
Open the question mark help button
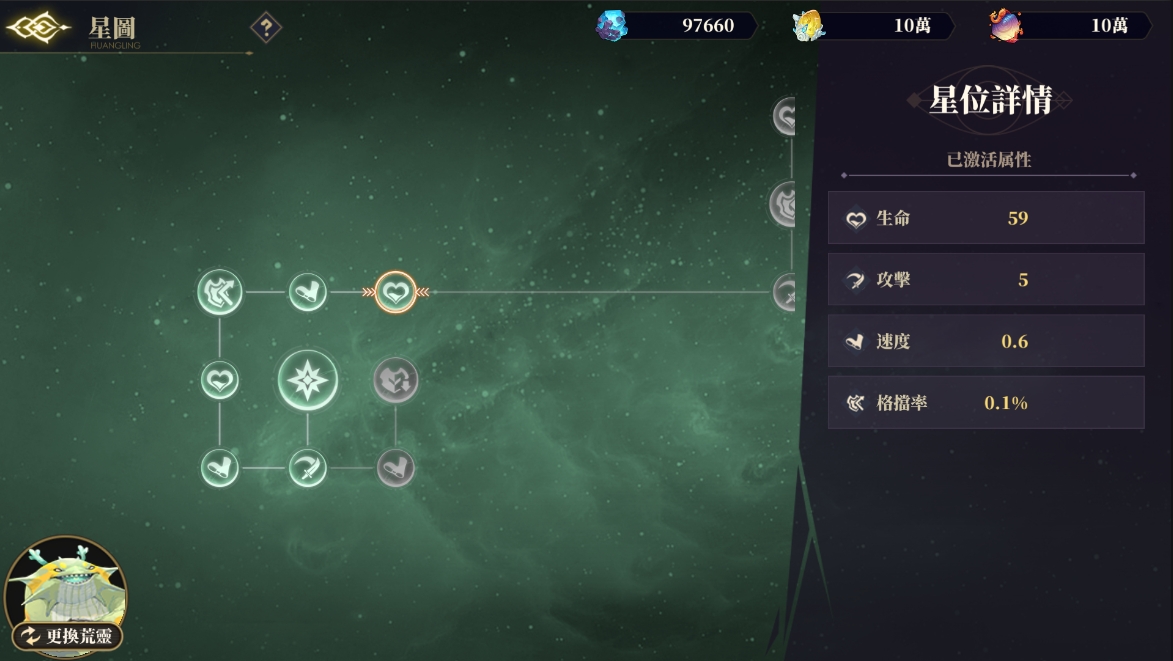click(265, 27)
